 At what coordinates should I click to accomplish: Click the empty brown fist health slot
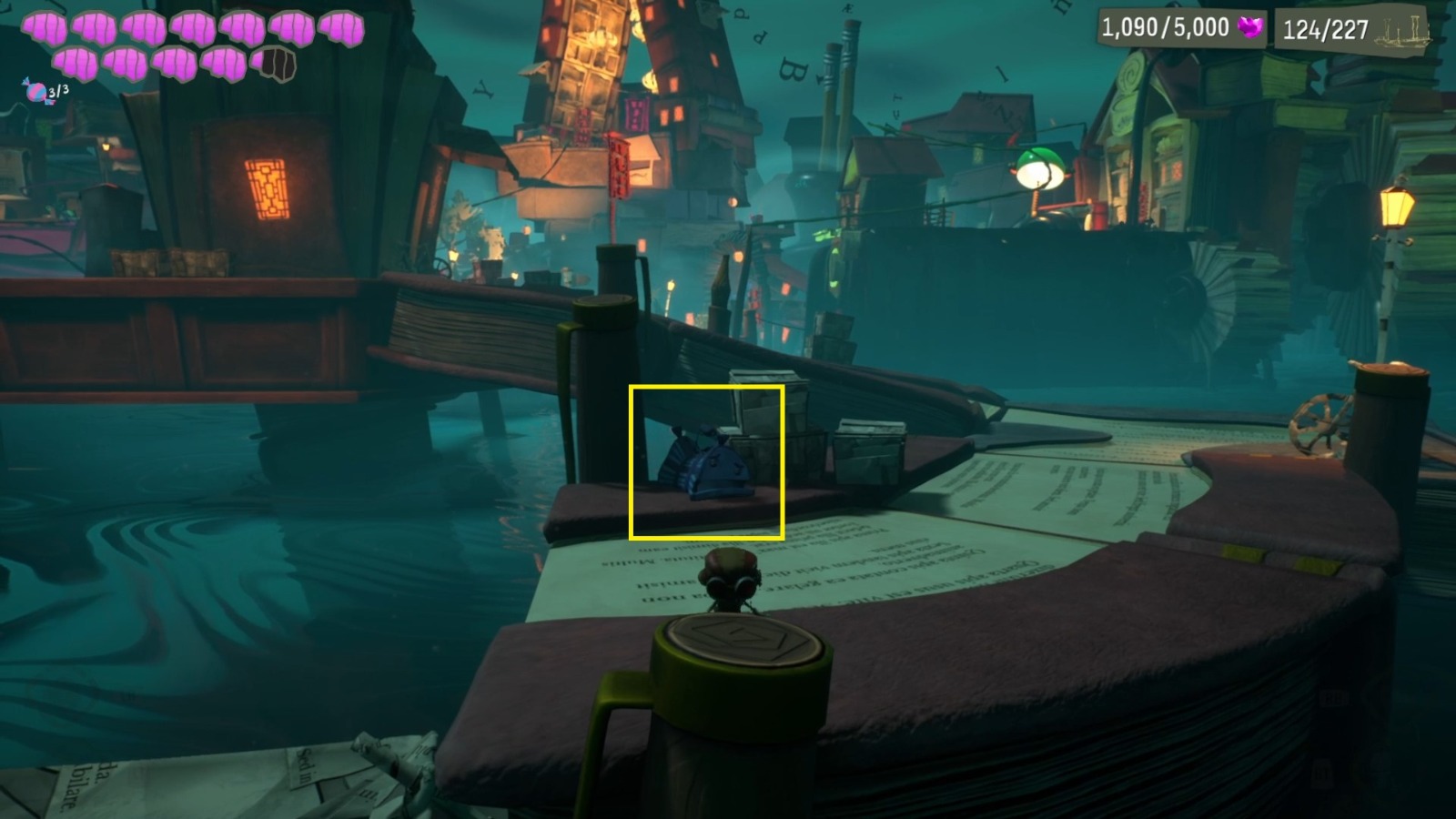[x=275, y=62]
